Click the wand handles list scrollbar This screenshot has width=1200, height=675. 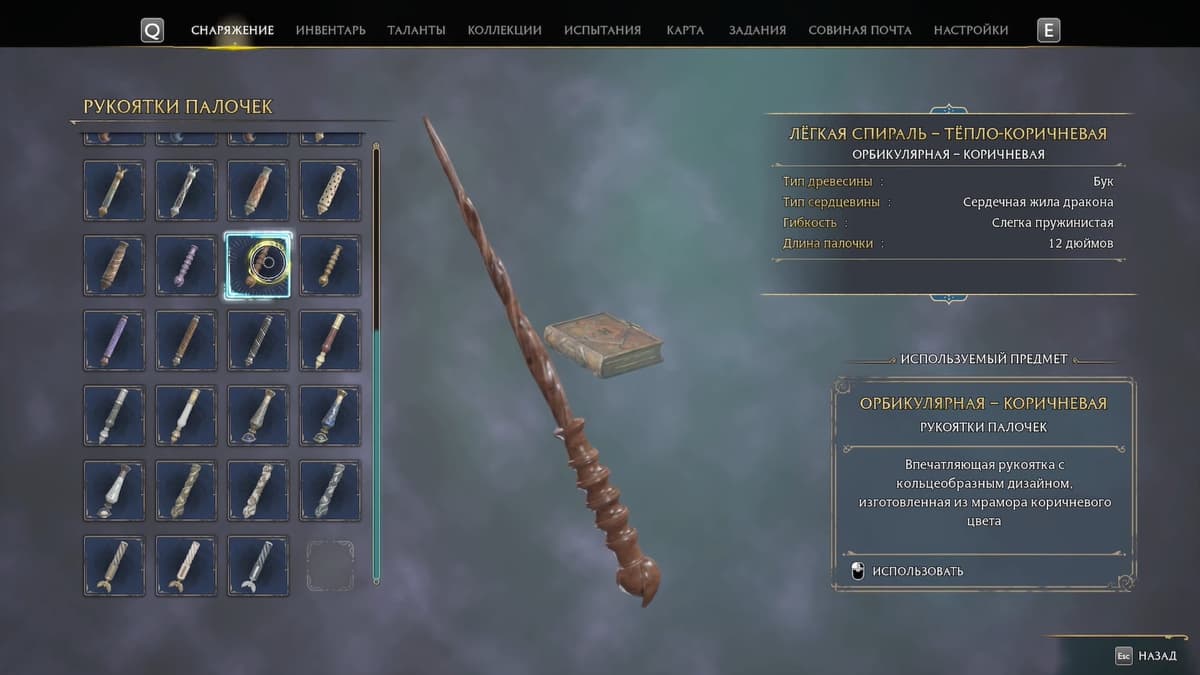point(376,360)
